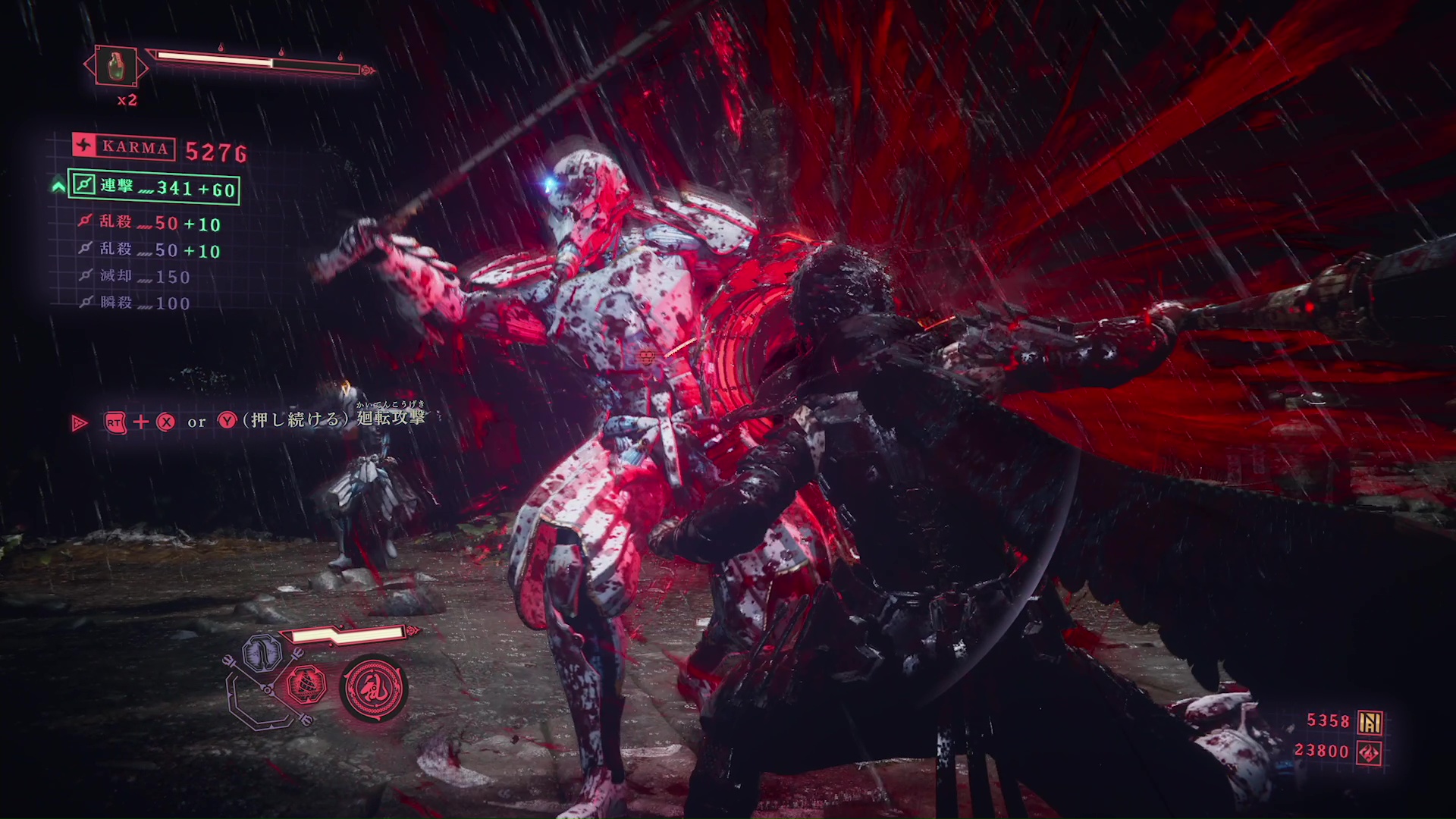This screenshot has width=1456, height=819.
Task: Click the gold coin icon next to 5358
Action: (1370, 721)
